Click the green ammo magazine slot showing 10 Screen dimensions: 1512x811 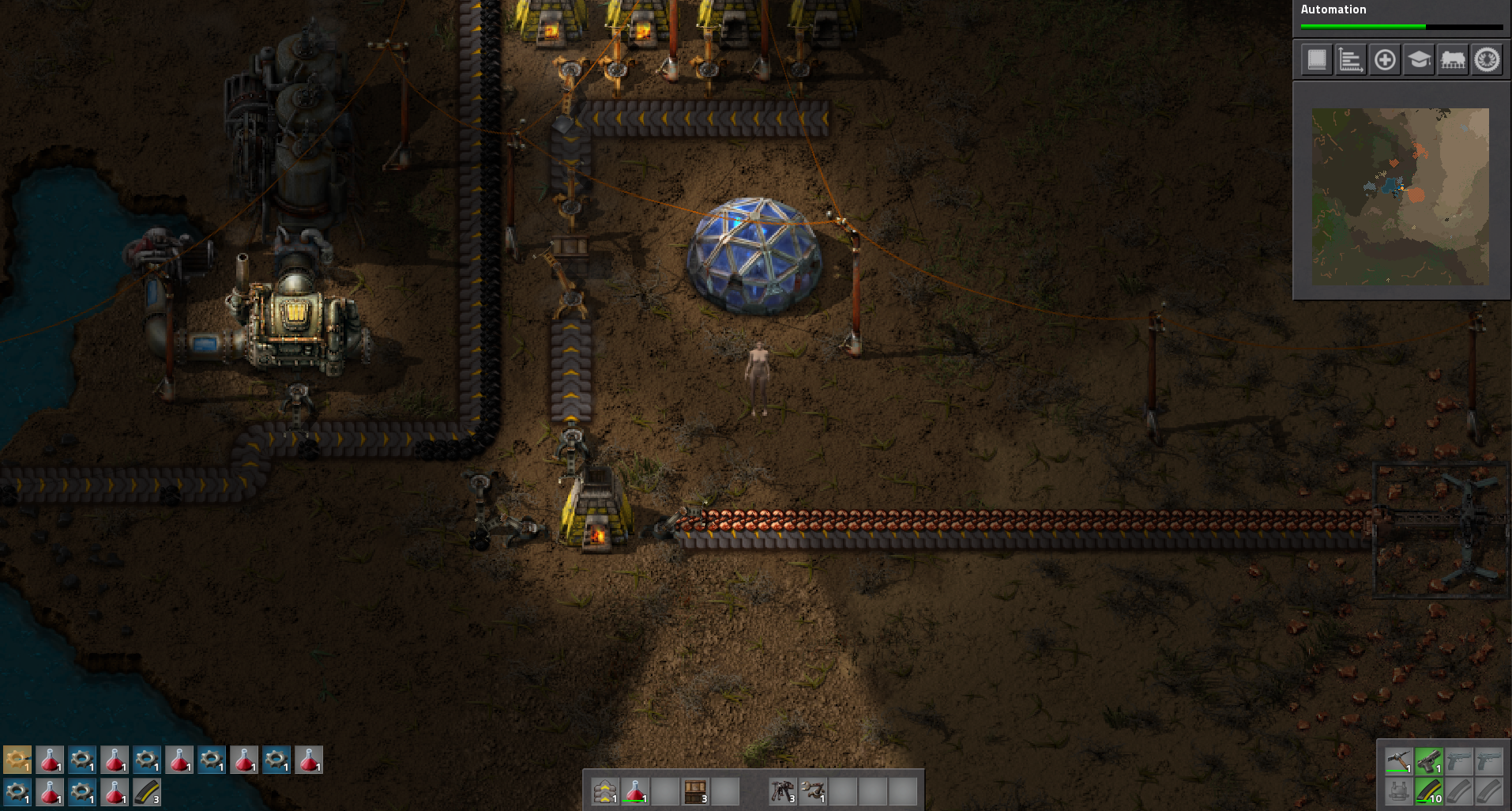click(x=1428, y=791)
